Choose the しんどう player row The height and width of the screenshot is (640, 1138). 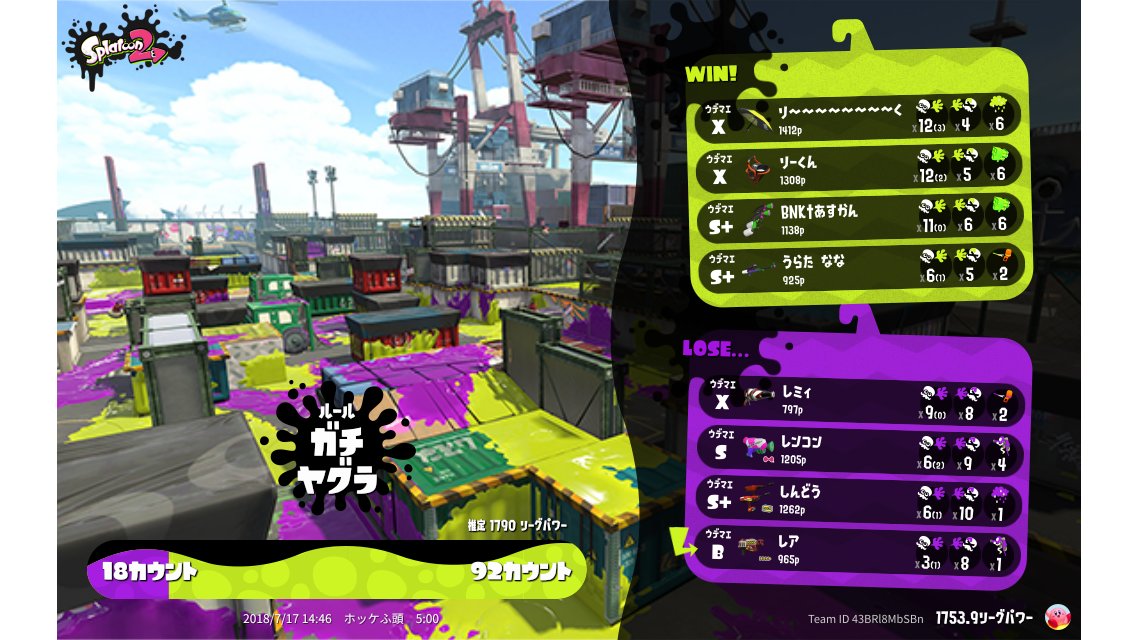pos(857,498)
